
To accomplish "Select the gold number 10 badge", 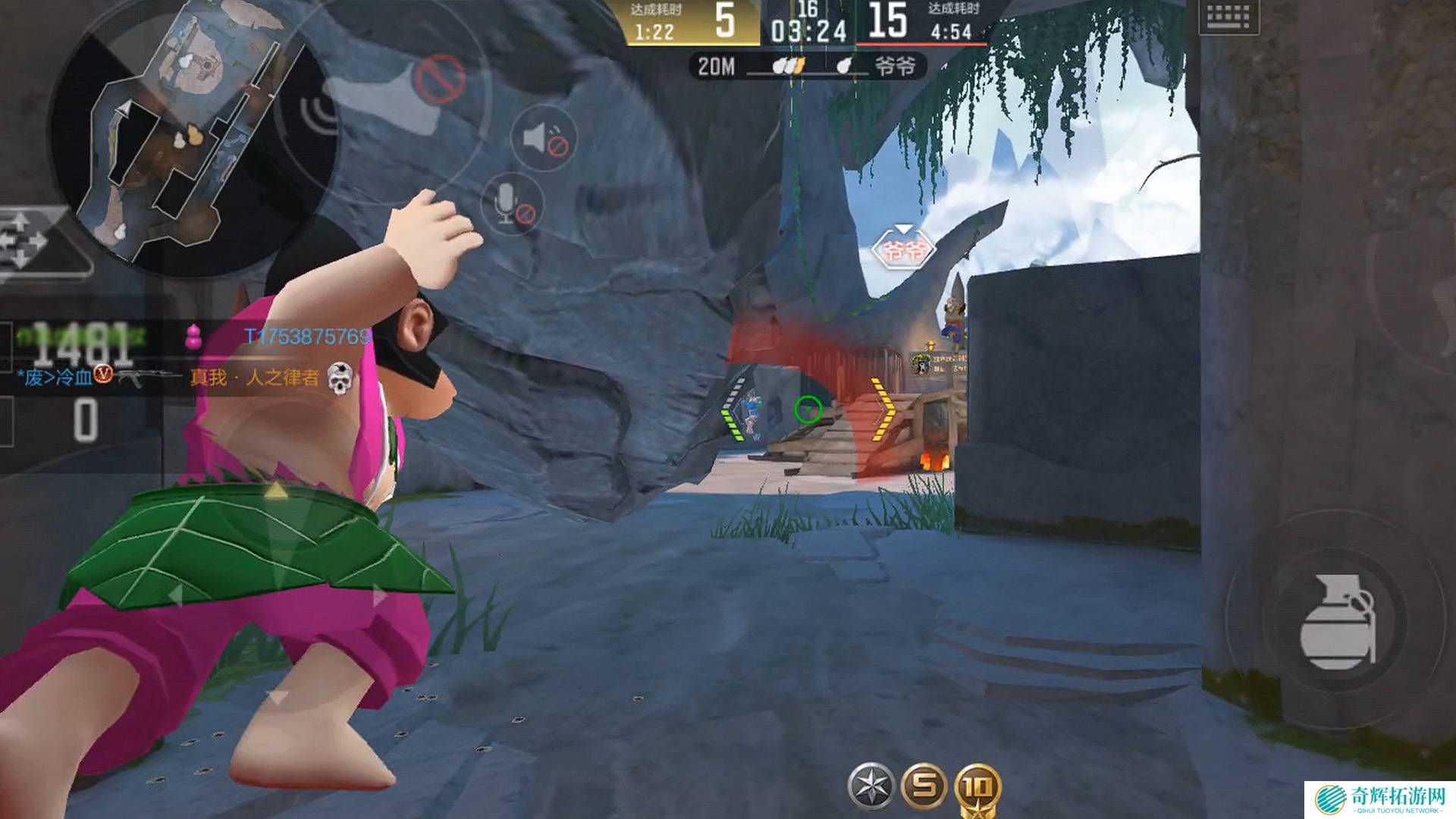I will pos(977,789).
